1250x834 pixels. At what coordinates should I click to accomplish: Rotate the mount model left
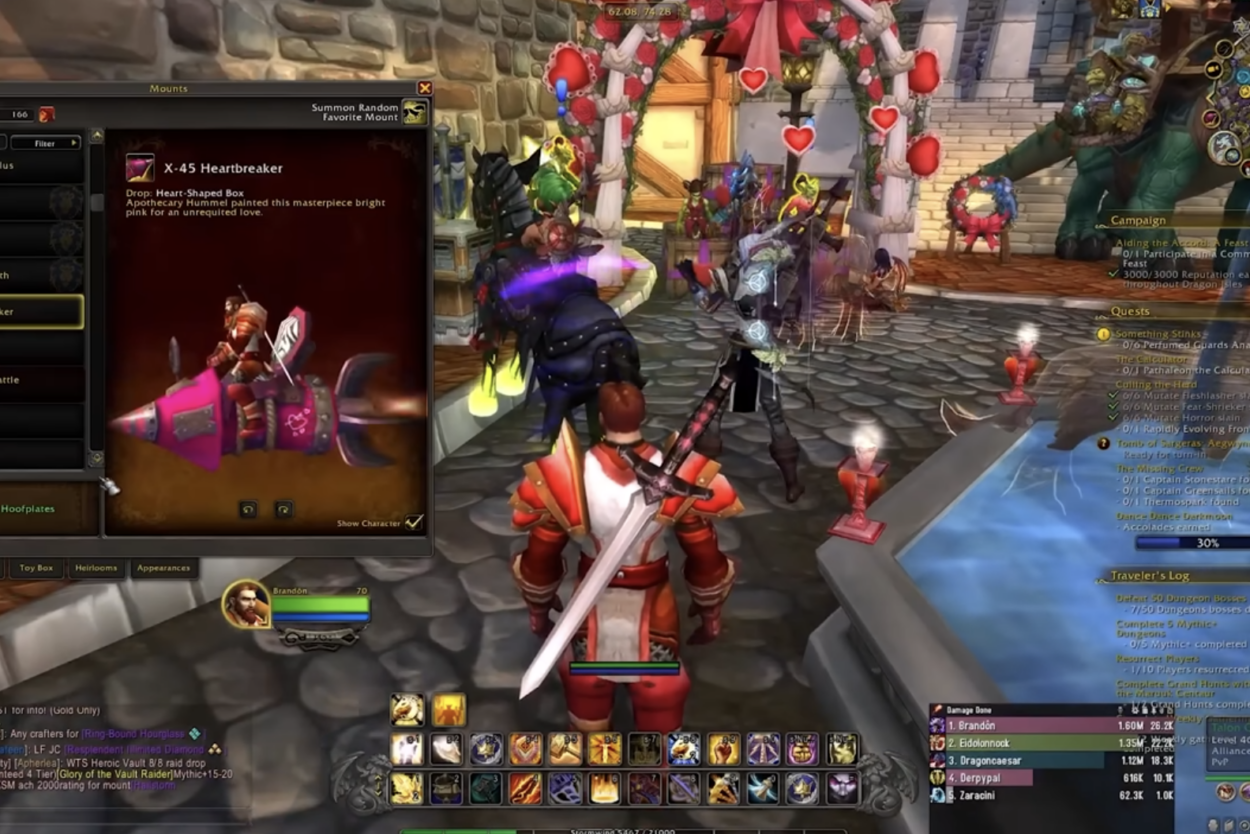(x=248, y=509)
